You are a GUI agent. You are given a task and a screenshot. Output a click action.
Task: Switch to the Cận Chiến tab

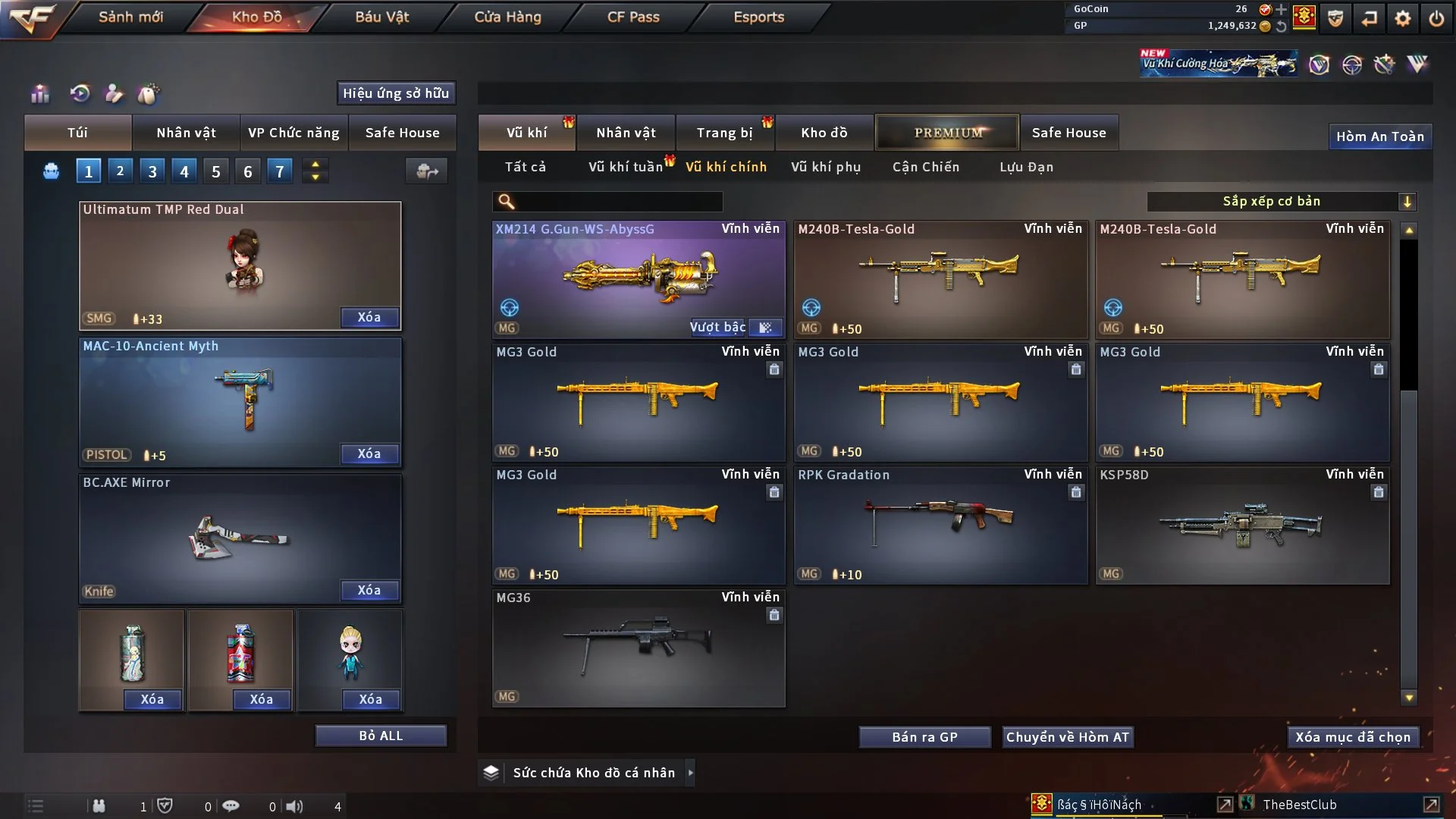point(925,167)
